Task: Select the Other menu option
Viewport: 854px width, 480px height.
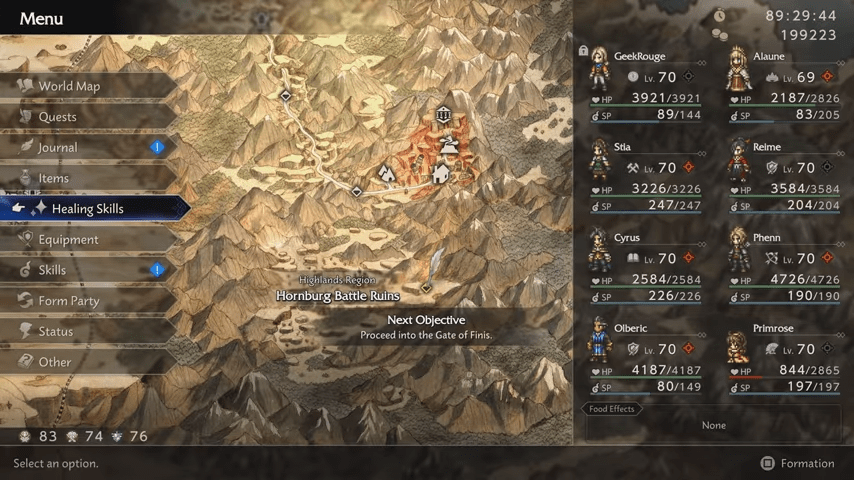Action: pyautogui.click(x=55, y=362)
